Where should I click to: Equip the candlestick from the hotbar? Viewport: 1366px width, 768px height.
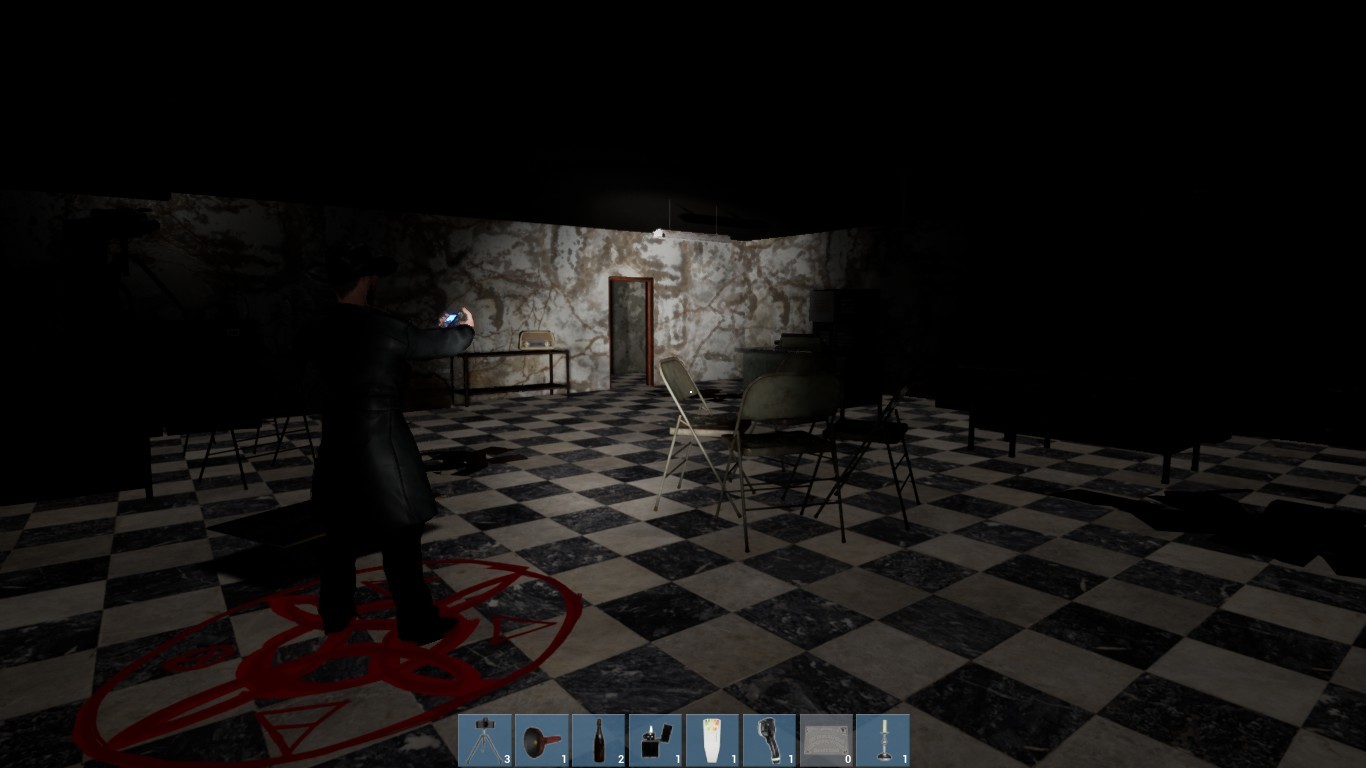coord(885,737)
